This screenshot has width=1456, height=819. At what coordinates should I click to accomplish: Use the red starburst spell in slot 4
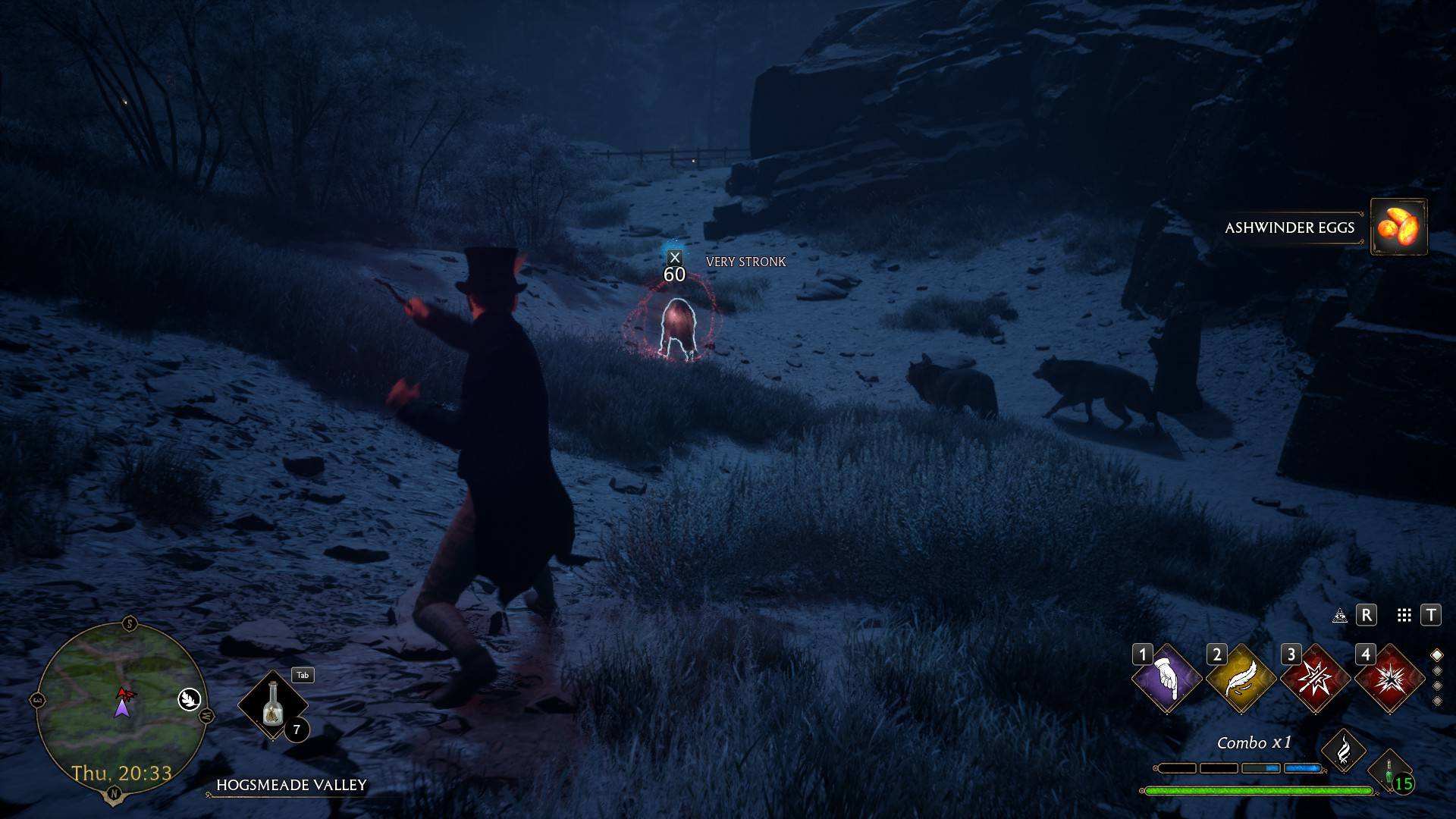click(x=1389, y=678)
